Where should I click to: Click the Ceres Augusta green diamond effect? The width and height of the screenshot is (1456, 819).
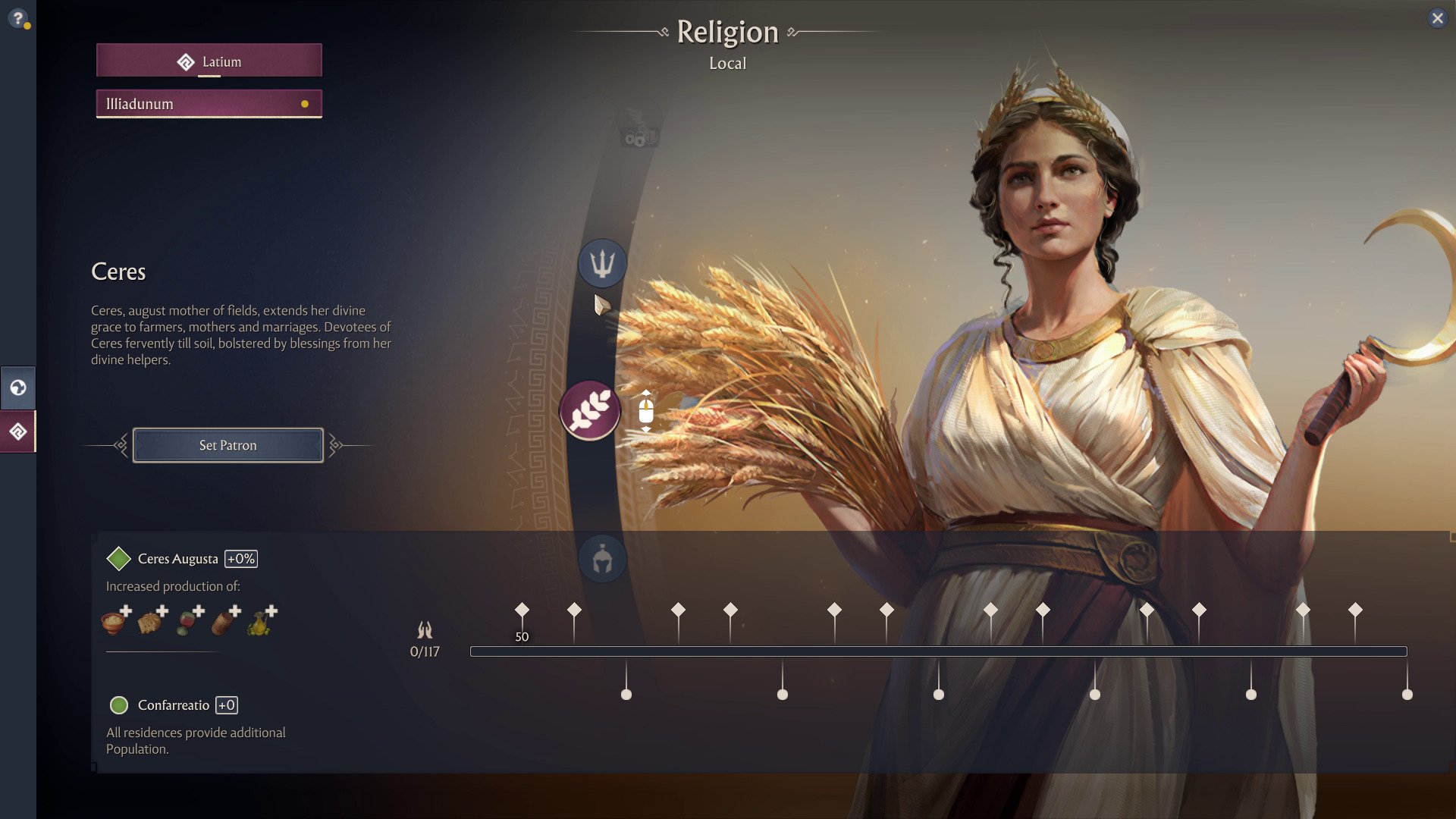point(119,559)
